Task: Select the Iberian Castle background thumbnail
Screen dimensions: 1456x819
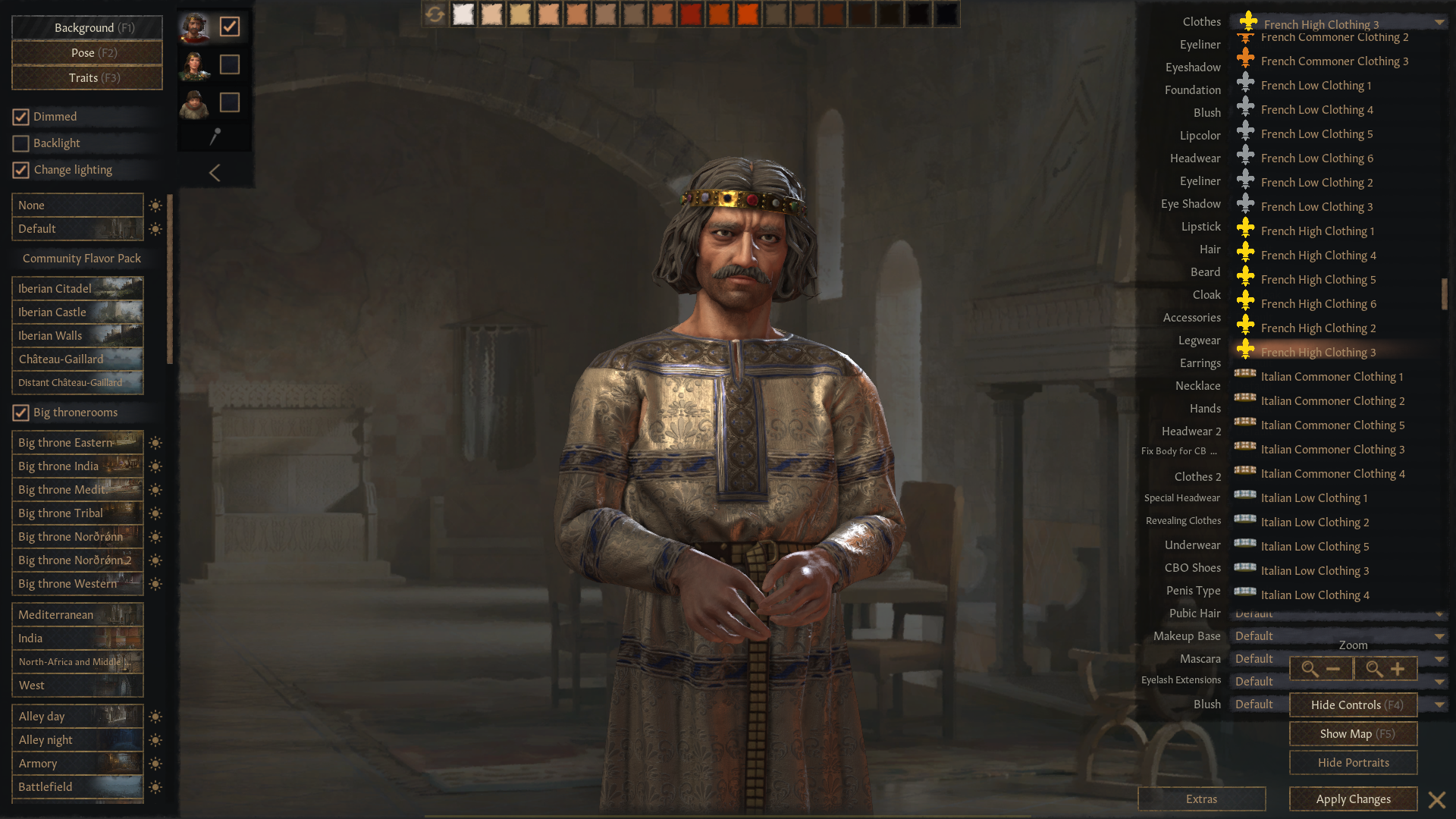Action: click(77, 312)
